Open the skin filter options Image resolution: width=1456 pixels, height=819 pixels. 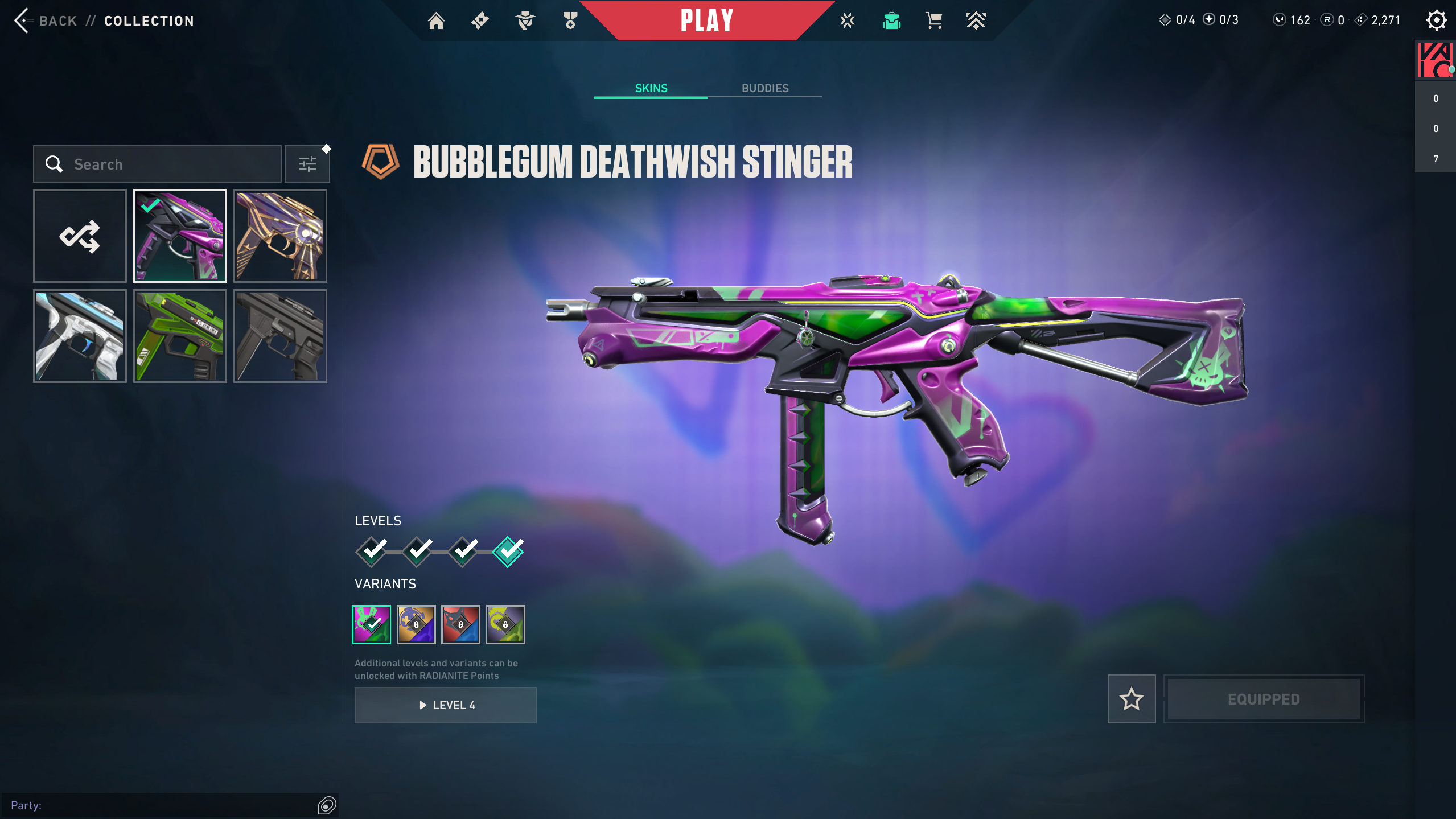[307, 164]
